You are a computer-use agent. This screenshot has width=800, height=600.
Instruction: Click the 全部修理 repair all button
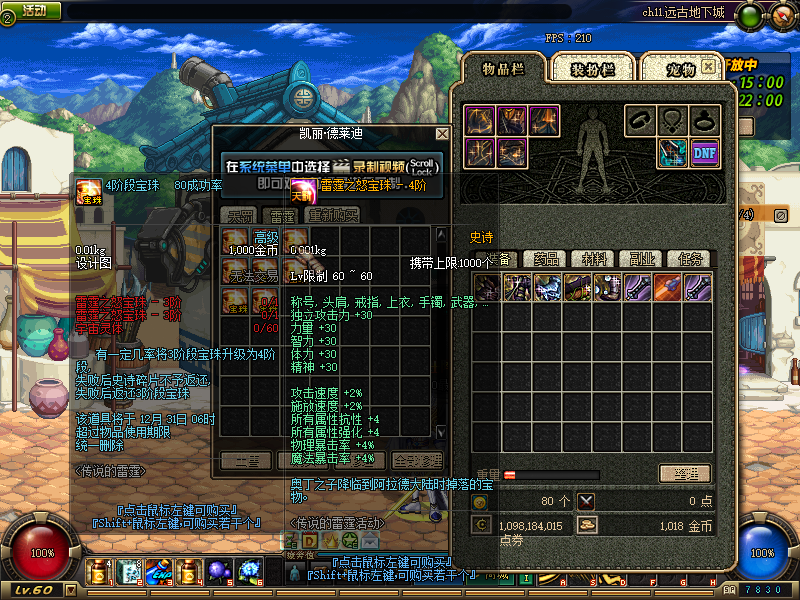416,461
